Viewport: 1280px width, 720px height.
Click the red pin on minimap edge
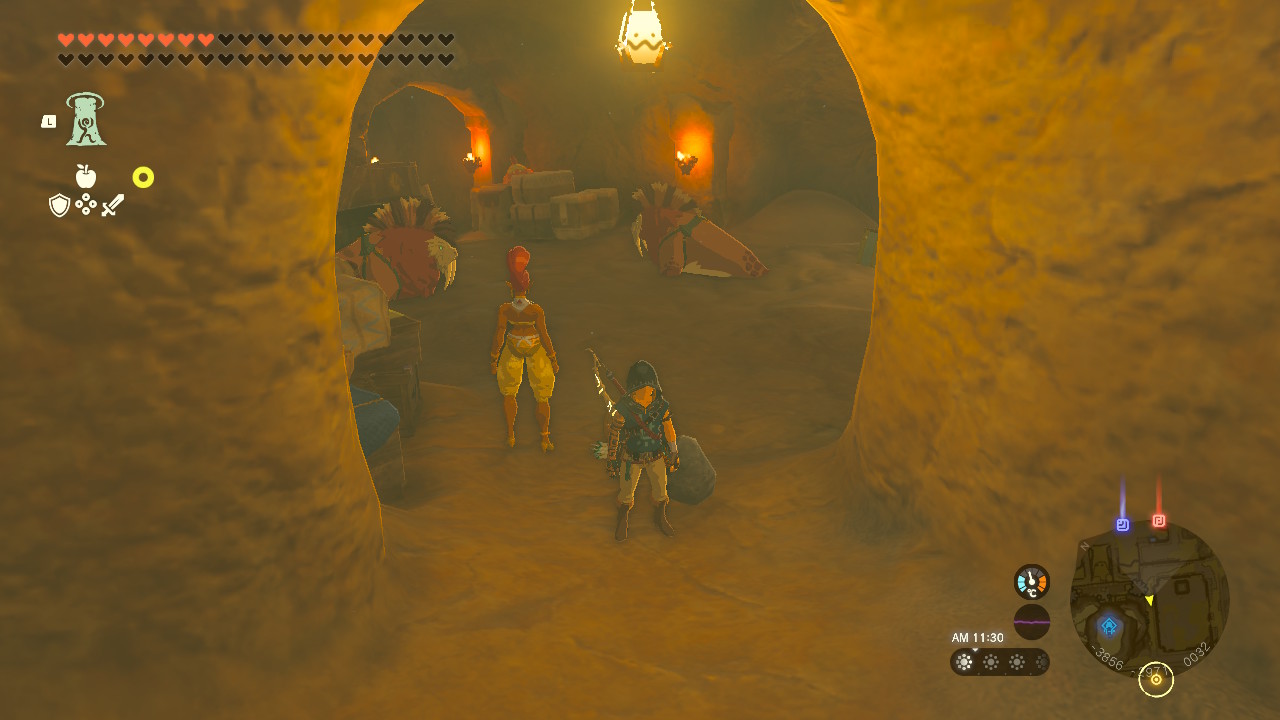(x=1159, y=521)
